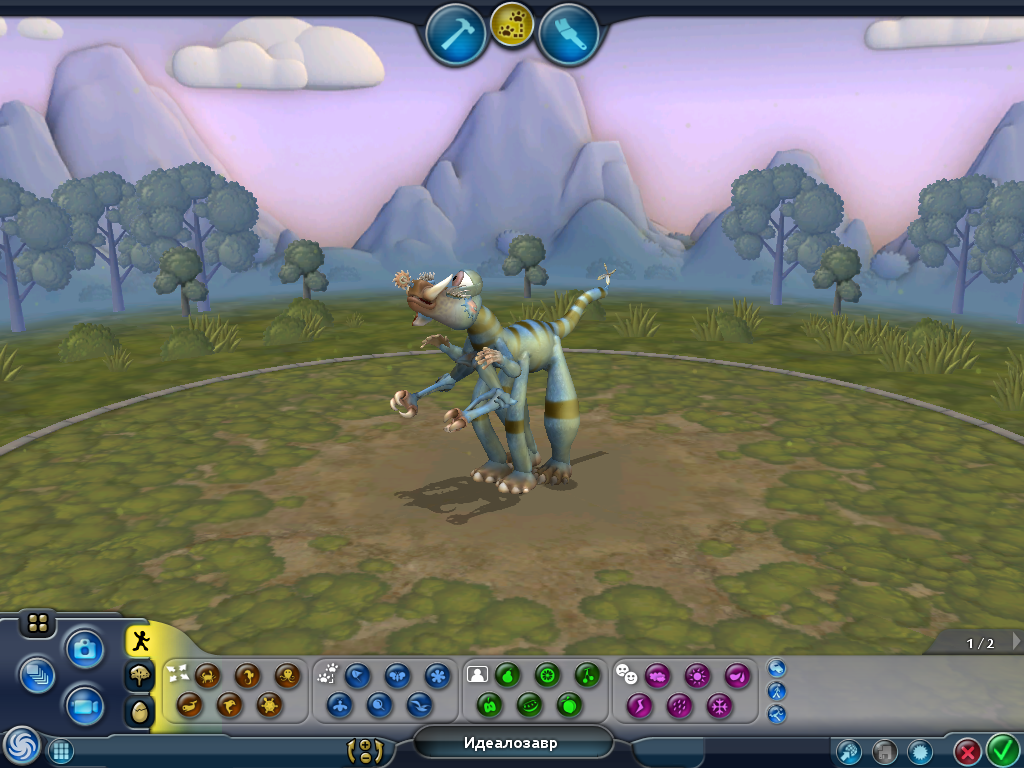Viewport: 1024px width, 768px height.
Task: Open paint mode with the paintbrush
Action: click(x=569, y=33)
